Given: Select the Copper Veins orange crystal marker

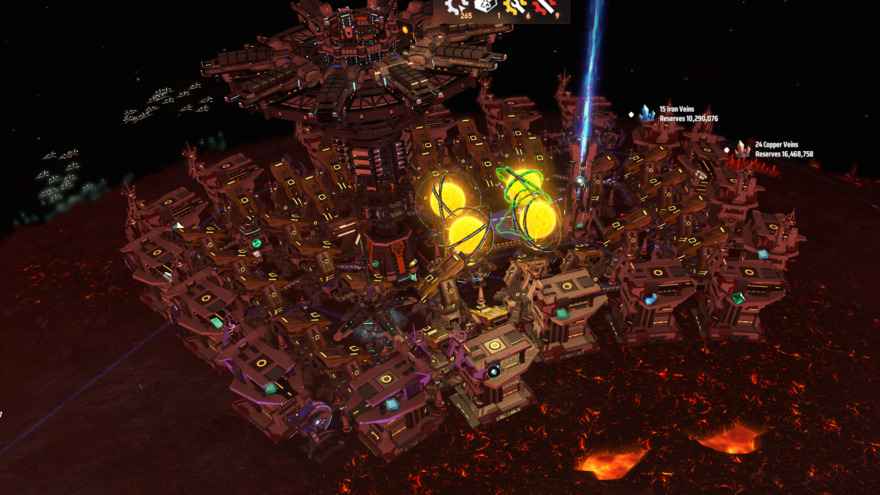Looking at the screenshot, I should pos(741,149).
